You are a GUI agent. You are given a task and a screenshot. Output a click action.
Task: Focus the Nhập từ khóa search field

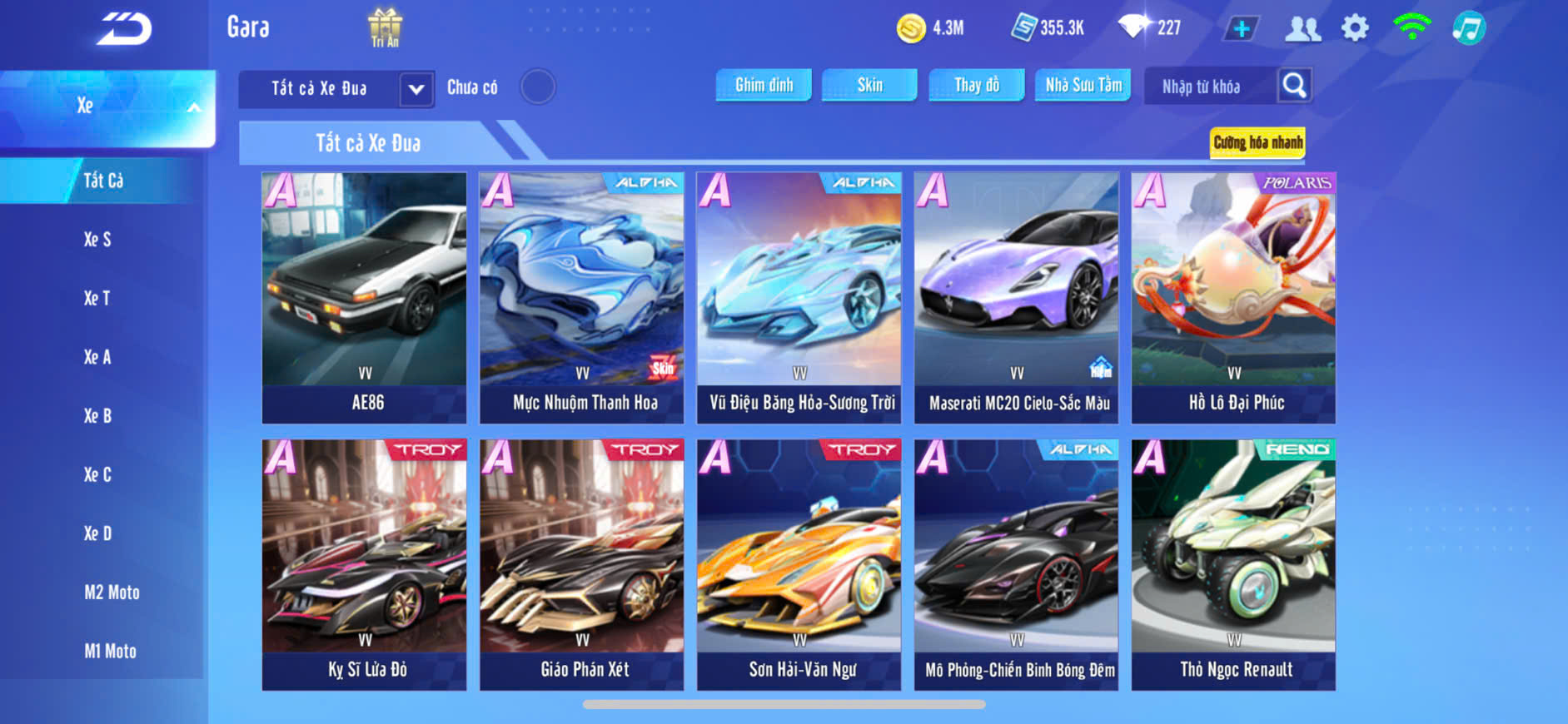[1210, 87]
